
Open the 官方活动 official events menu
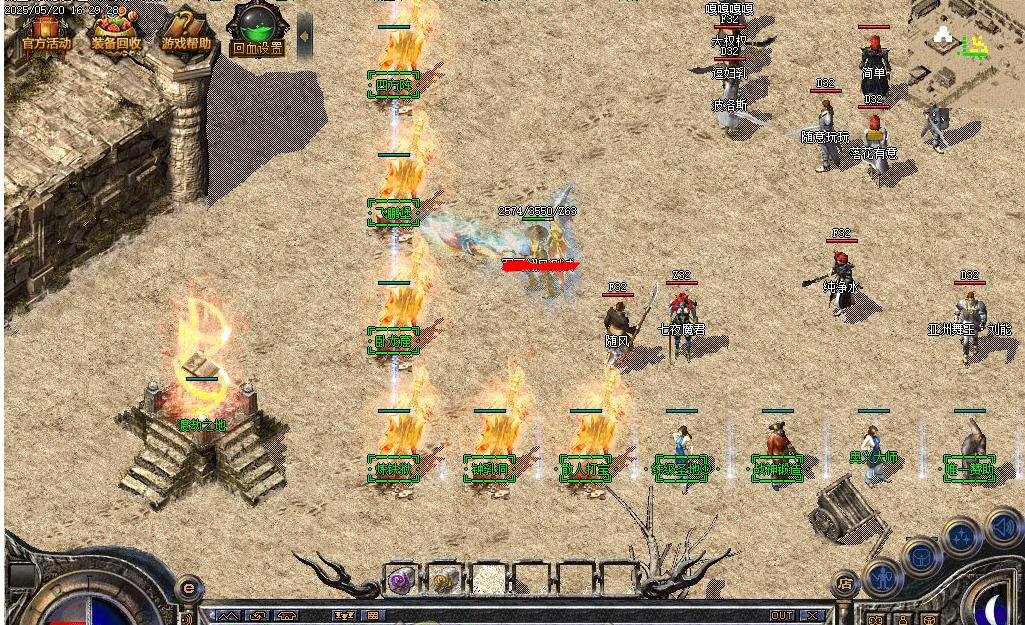[46, 31]
